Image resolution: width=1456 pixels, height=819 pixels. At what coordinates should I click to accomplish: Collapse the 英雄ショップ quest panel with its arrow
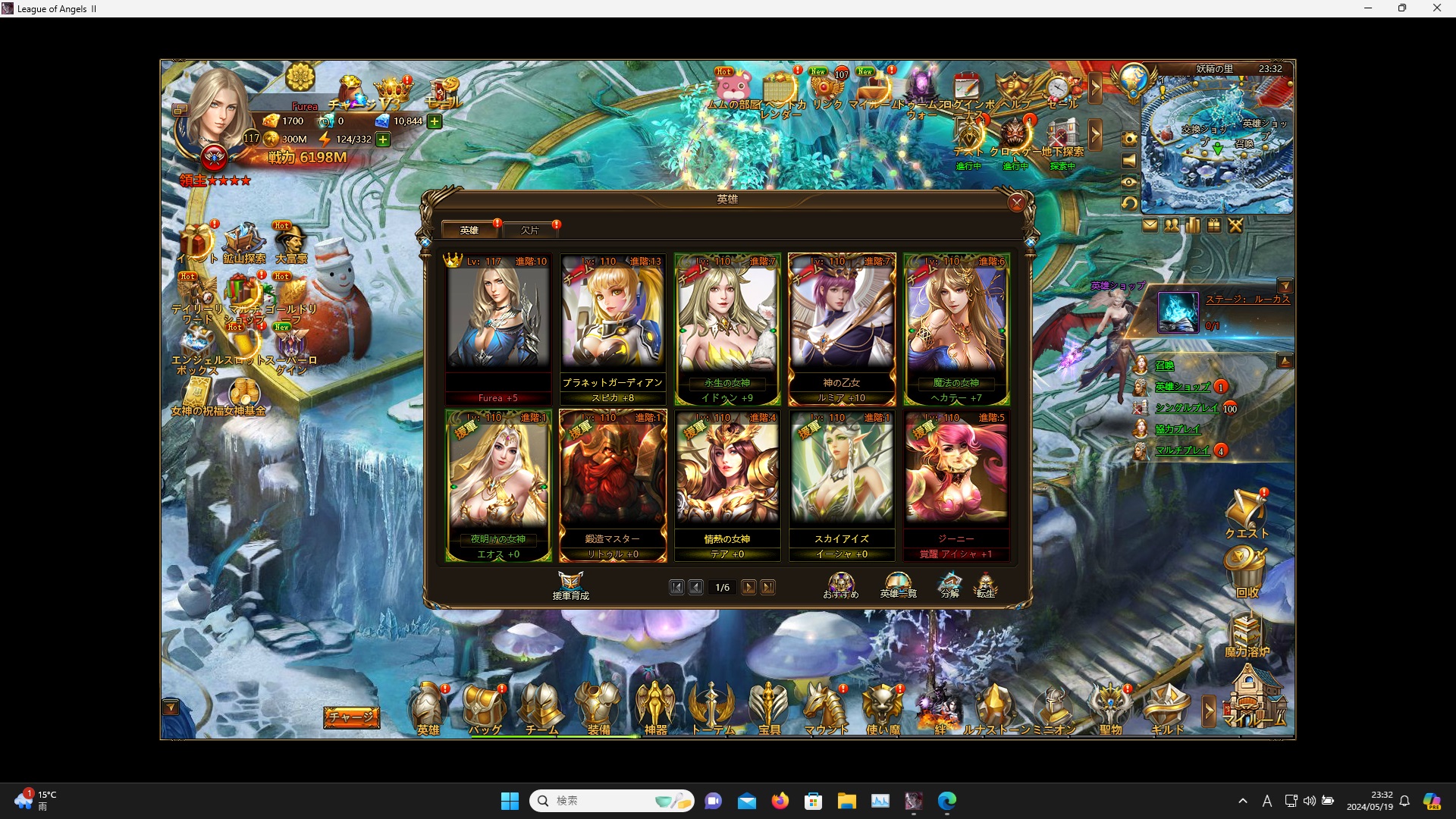coord(1285,362)
